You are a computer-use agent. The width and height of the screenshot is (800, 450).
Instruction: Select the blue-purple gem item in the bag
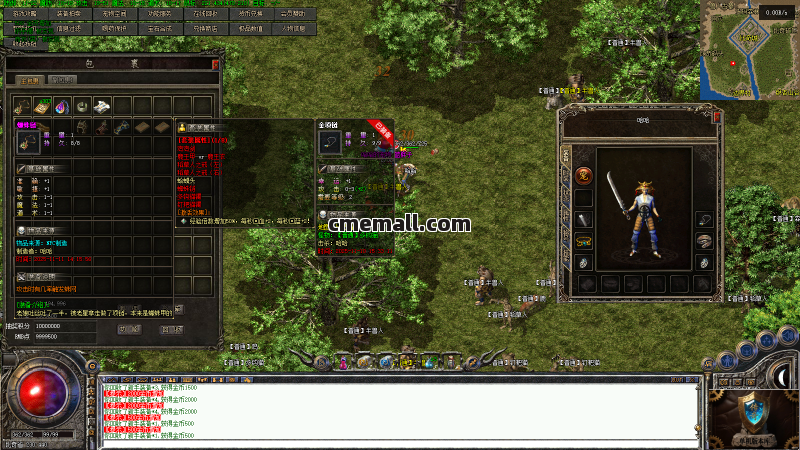(62, 105)
